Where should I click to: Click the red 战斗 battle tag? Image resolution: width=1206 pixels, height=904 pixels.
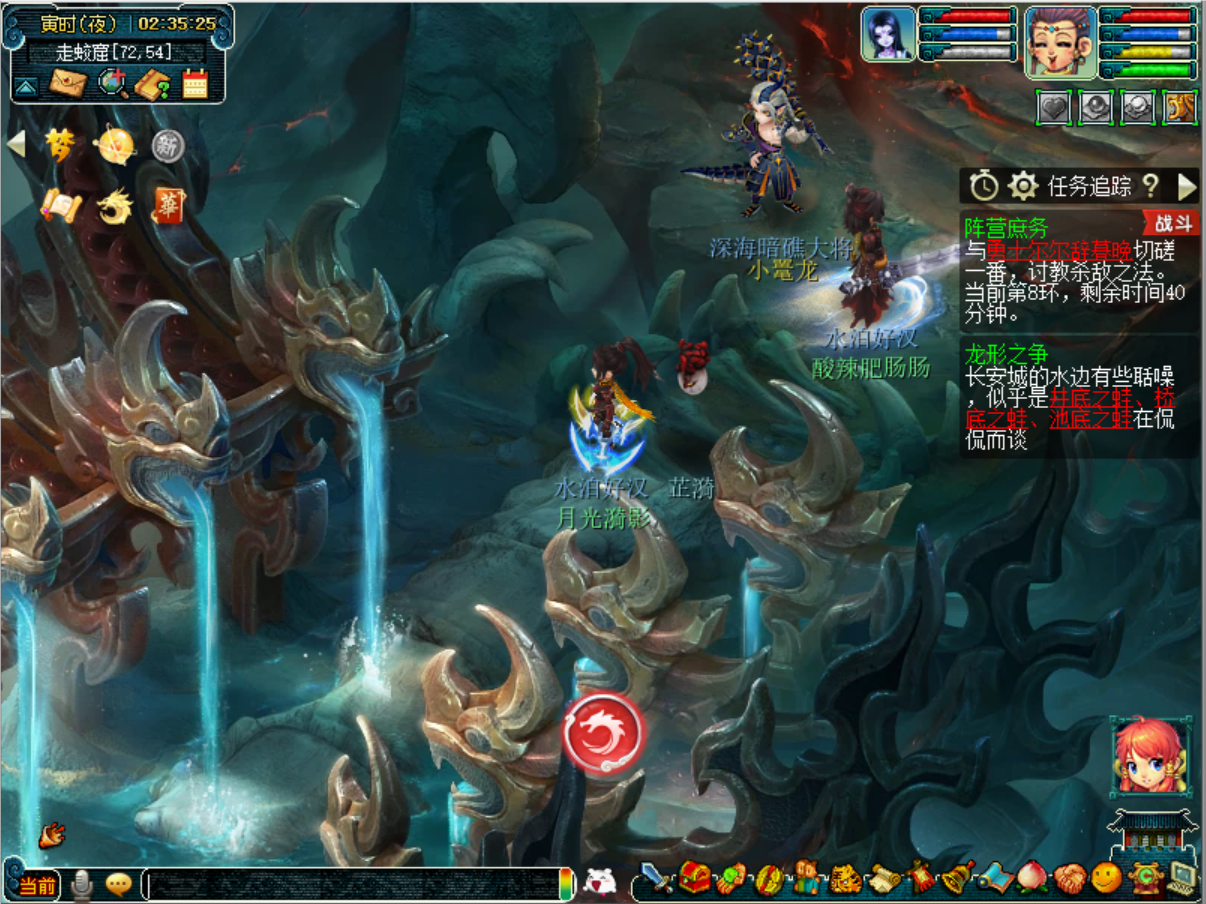point(1171,222)
